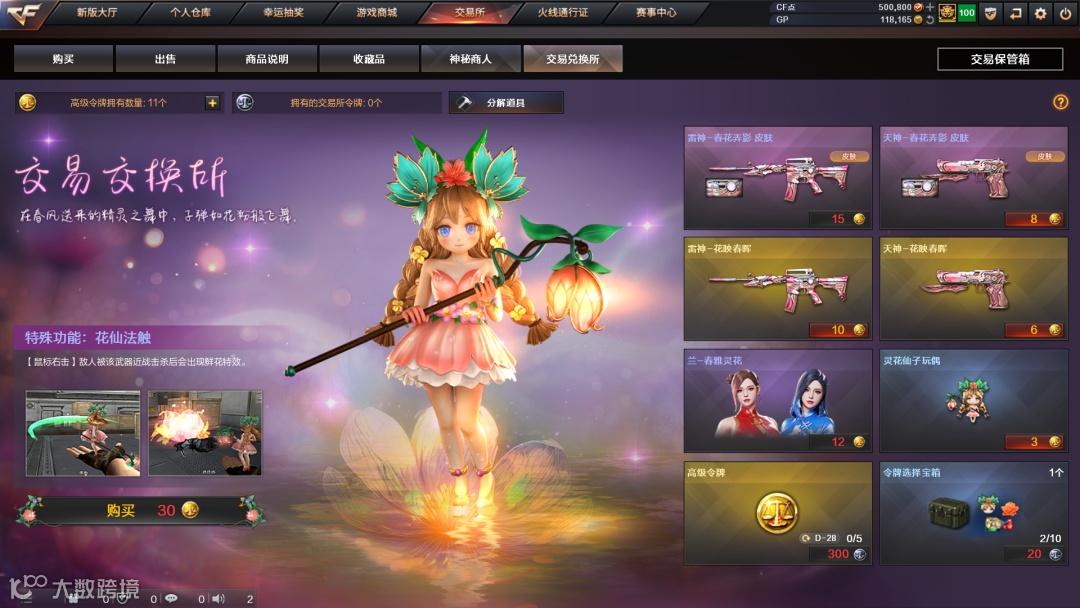Screen dimensions: 1080x608
Task: Switch to the 购买 tab
Action: click(x=64, y=59)
